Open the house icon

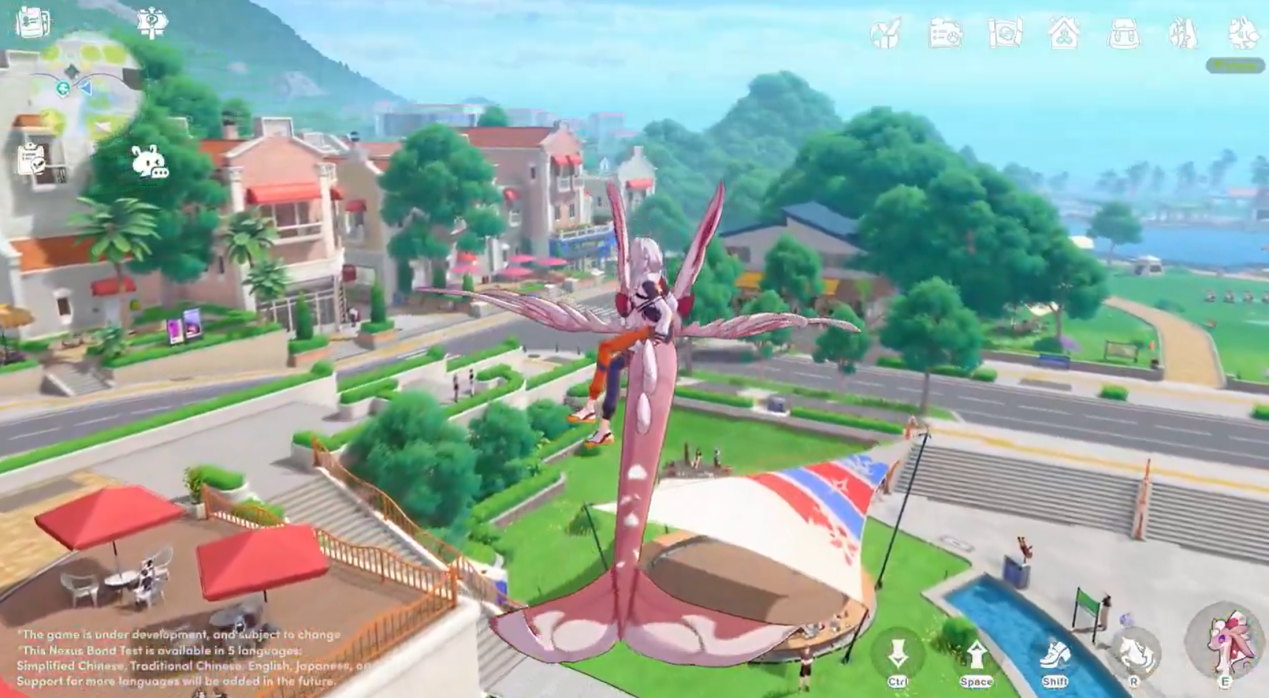(x=1064, y=34)
